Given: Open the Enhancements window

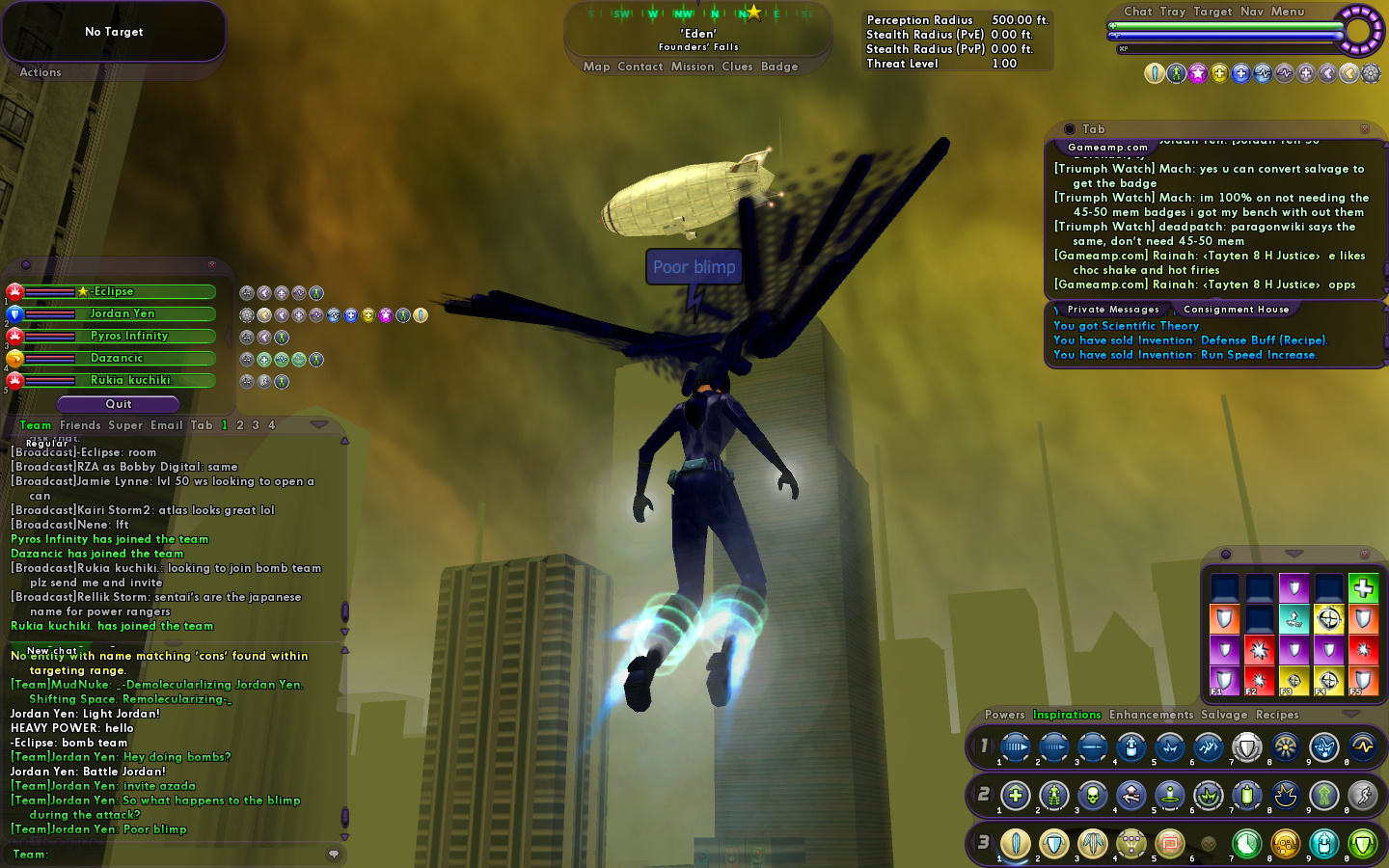Looking at the screenshot, I should (x=1151, y=715).
